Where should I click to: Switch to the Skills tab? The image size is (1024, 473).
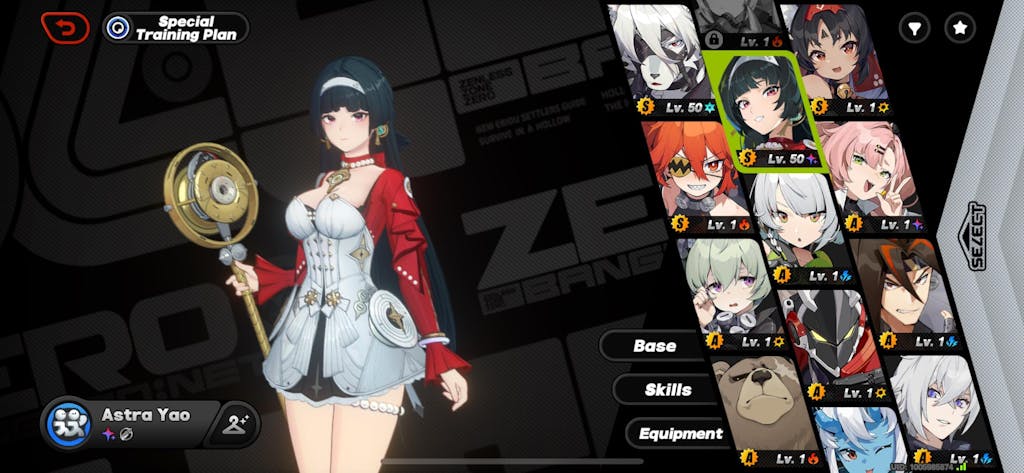[x=668, y=389]
